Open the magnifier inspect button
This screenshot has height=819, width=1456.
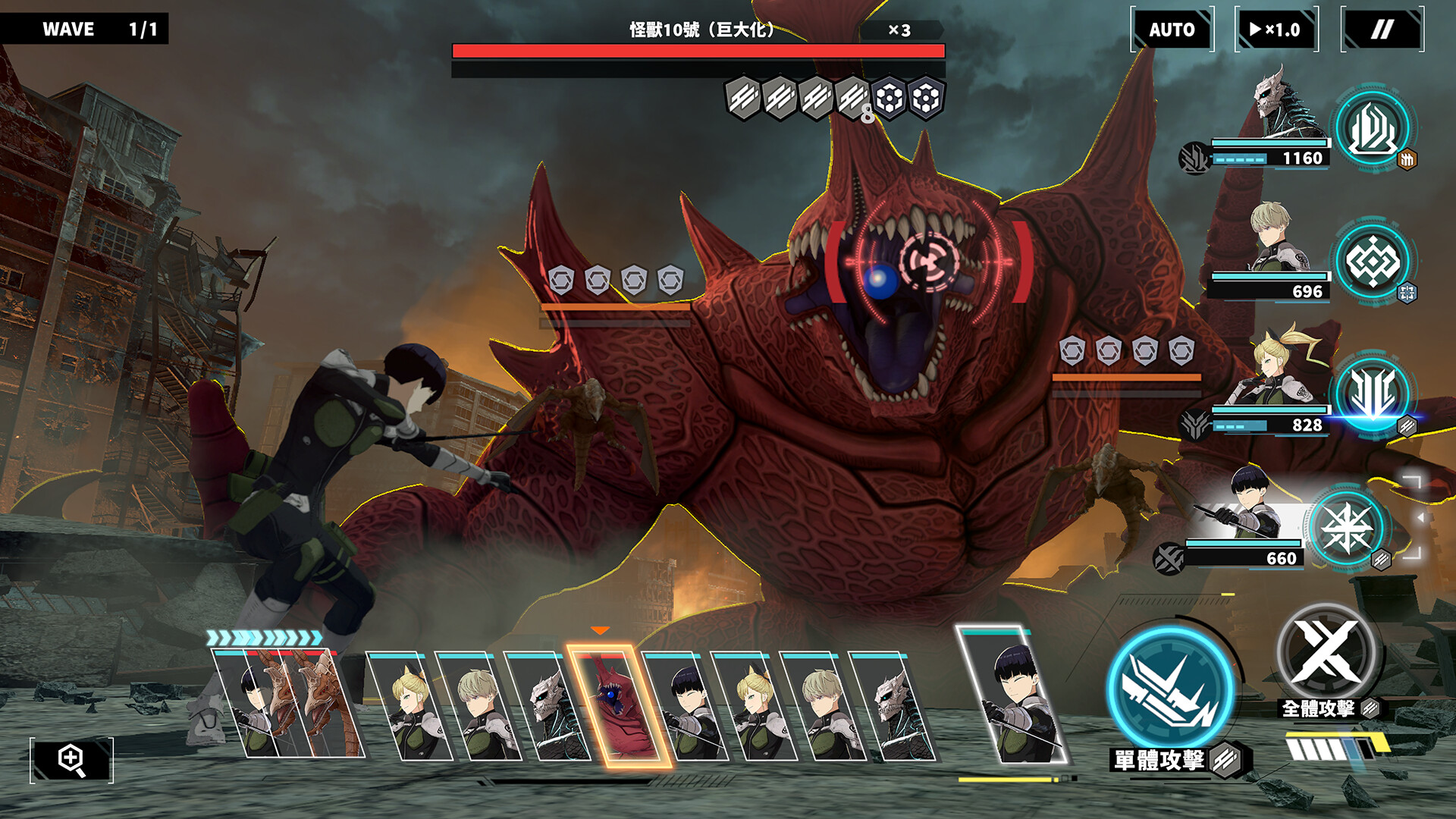[x=71, y=759]
